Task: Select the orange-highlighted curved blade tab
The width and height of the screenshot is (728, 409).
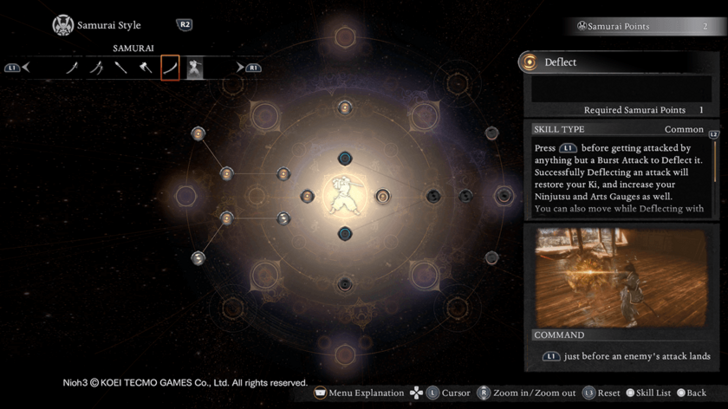Action: [x=170, y=68]
